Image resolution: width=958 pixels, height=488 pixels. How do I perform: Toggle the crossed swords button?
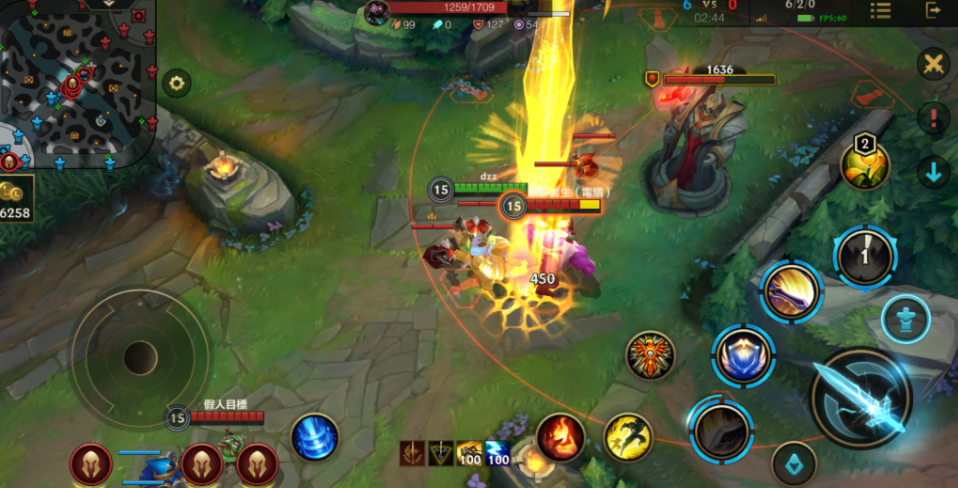point(933,65)
